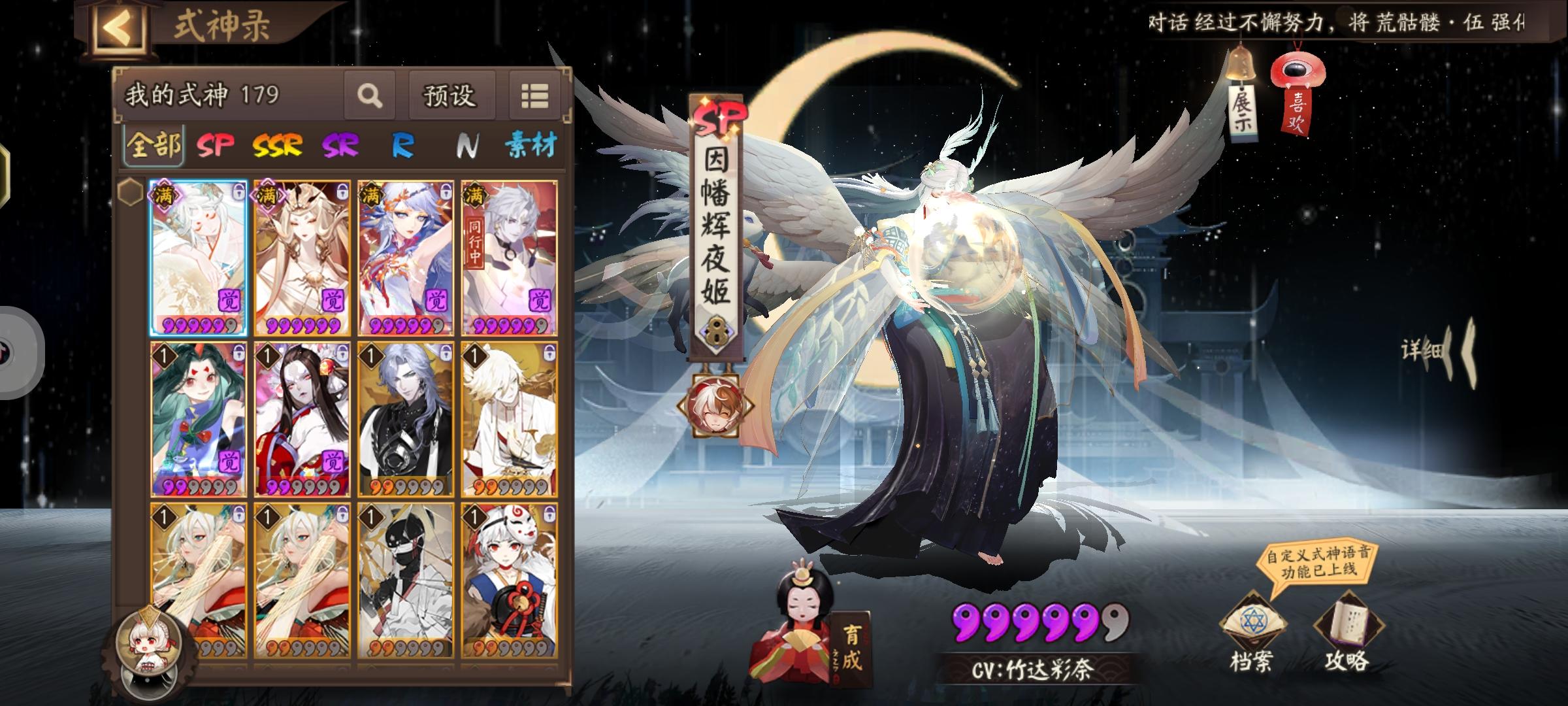Switch layout with the list view icon

[x=533, y=95]
